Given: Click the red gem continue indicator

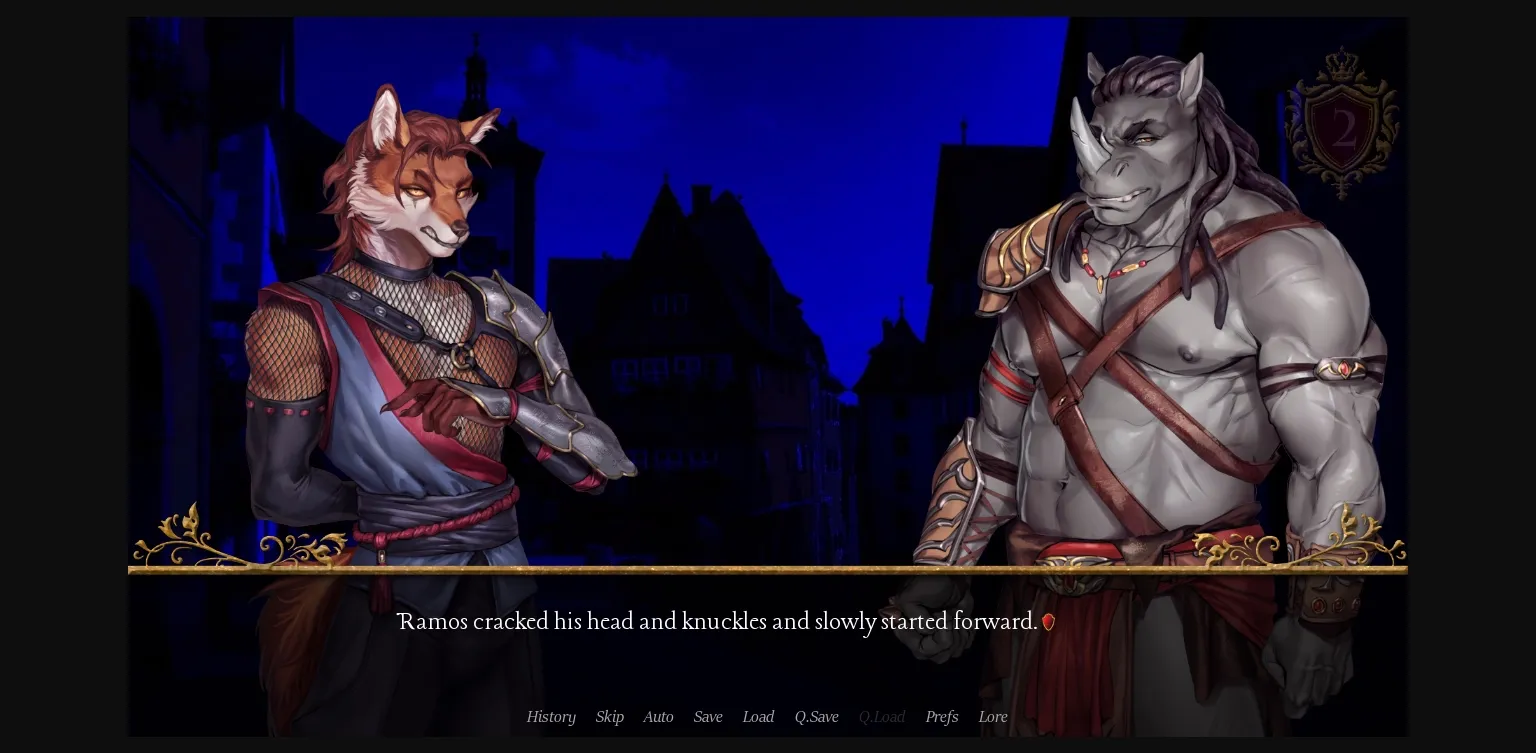Looking at the screenshot, I should [x=1049, y=622].
